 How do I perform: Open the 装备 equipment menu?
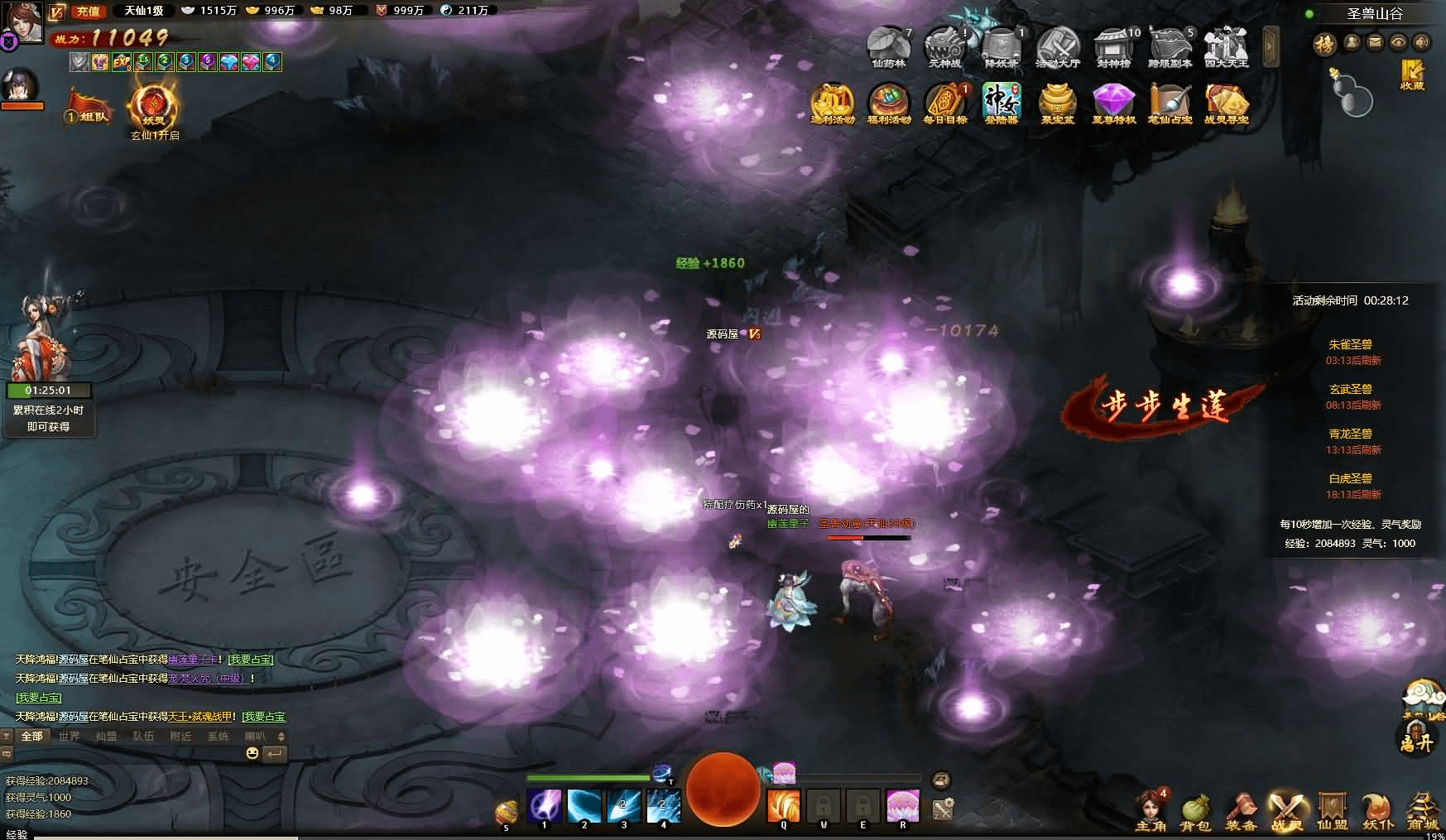pyautogui.click(x=1241, y=812)
